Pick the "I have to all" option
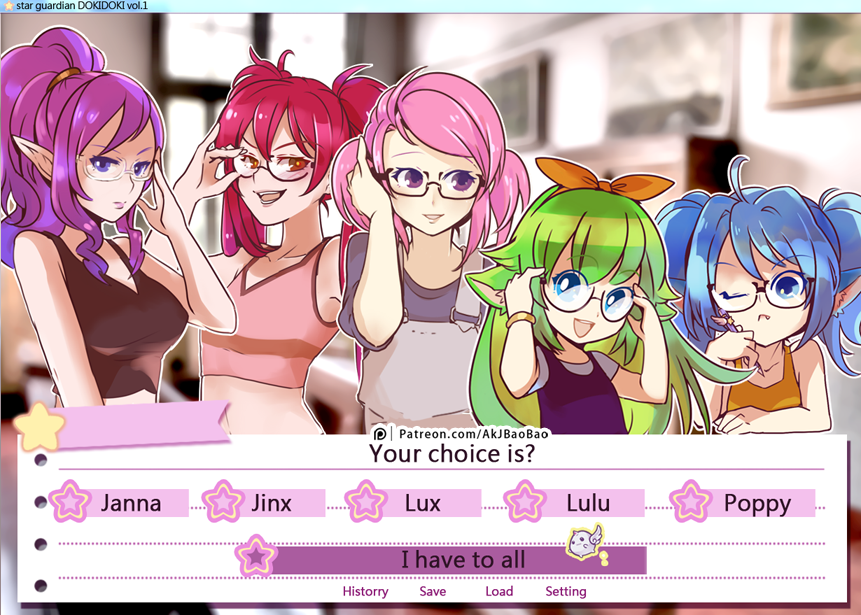The image size is (861, 615). (462, 560)
